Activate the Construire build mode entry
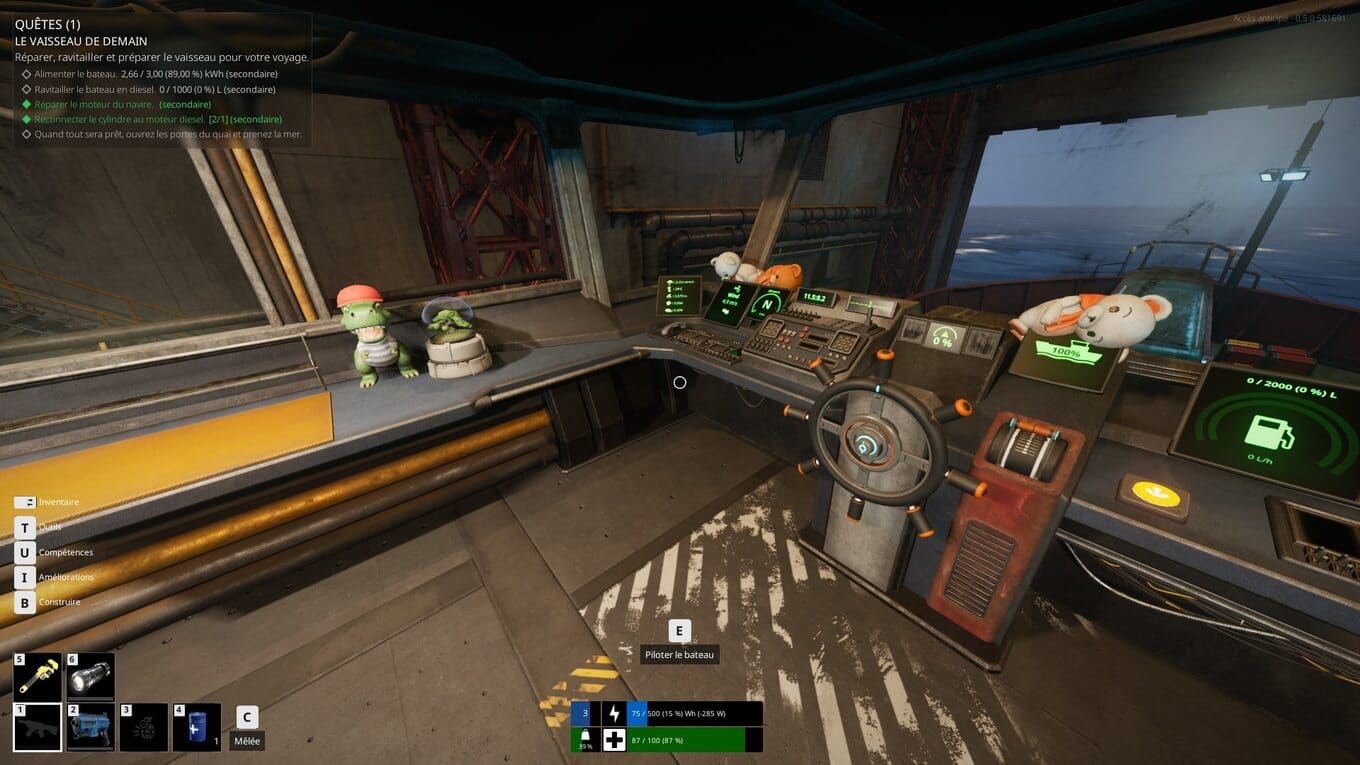Image resolution: width=1360 pixels, height=765 pixels. click(59, 602)
